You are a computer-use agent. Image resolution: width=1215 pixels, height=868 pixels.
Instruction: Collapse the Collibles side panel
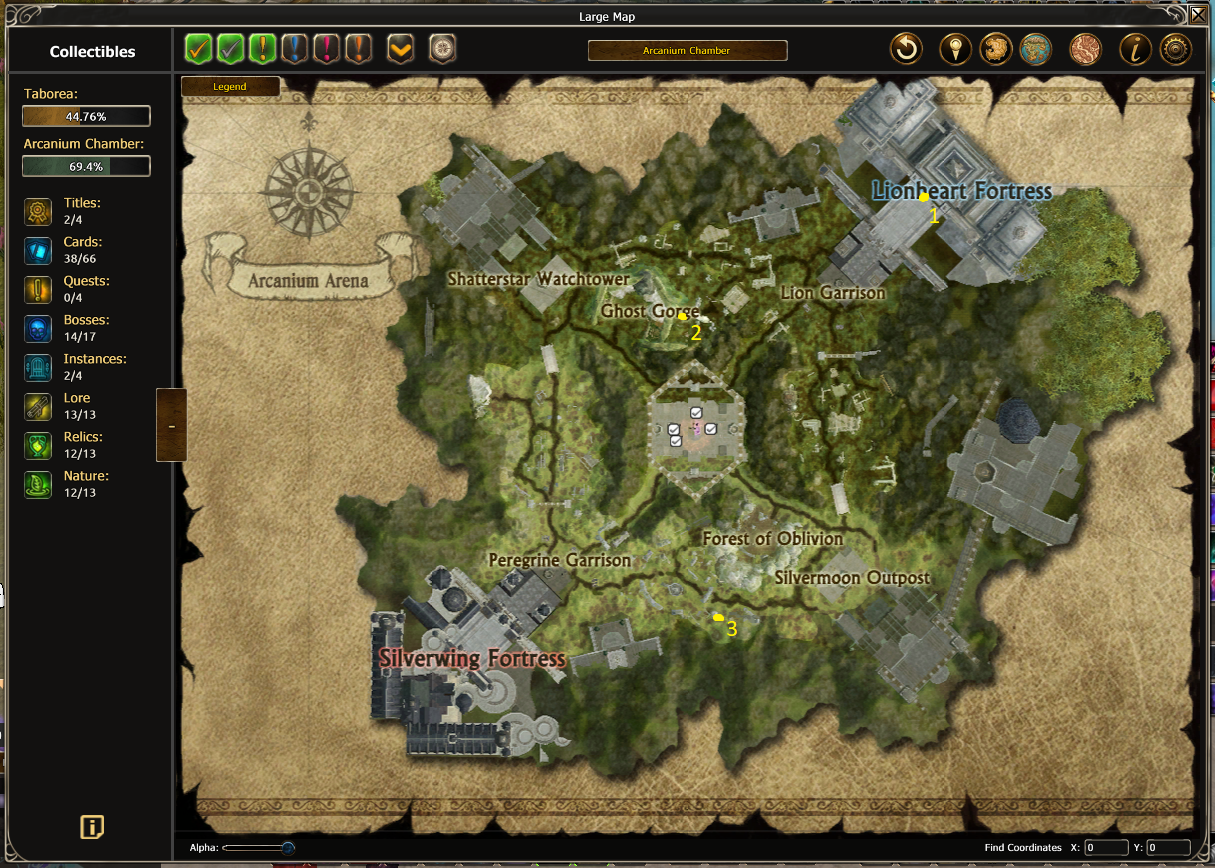click(171, 425)
